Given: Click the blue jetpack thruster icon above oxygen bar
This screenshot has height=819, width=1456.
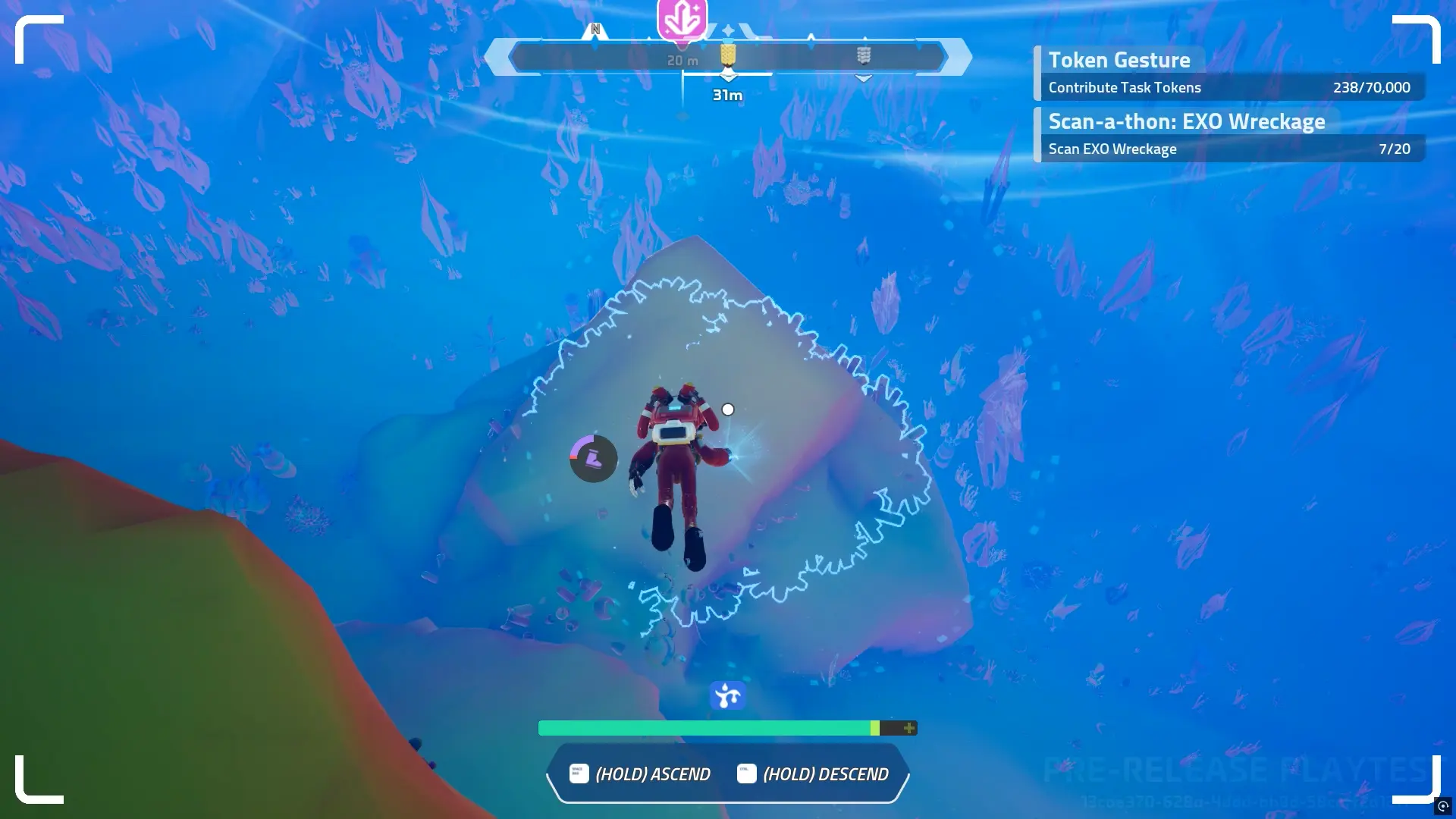Looking at the screenshot, I should (x=727, y=694).
